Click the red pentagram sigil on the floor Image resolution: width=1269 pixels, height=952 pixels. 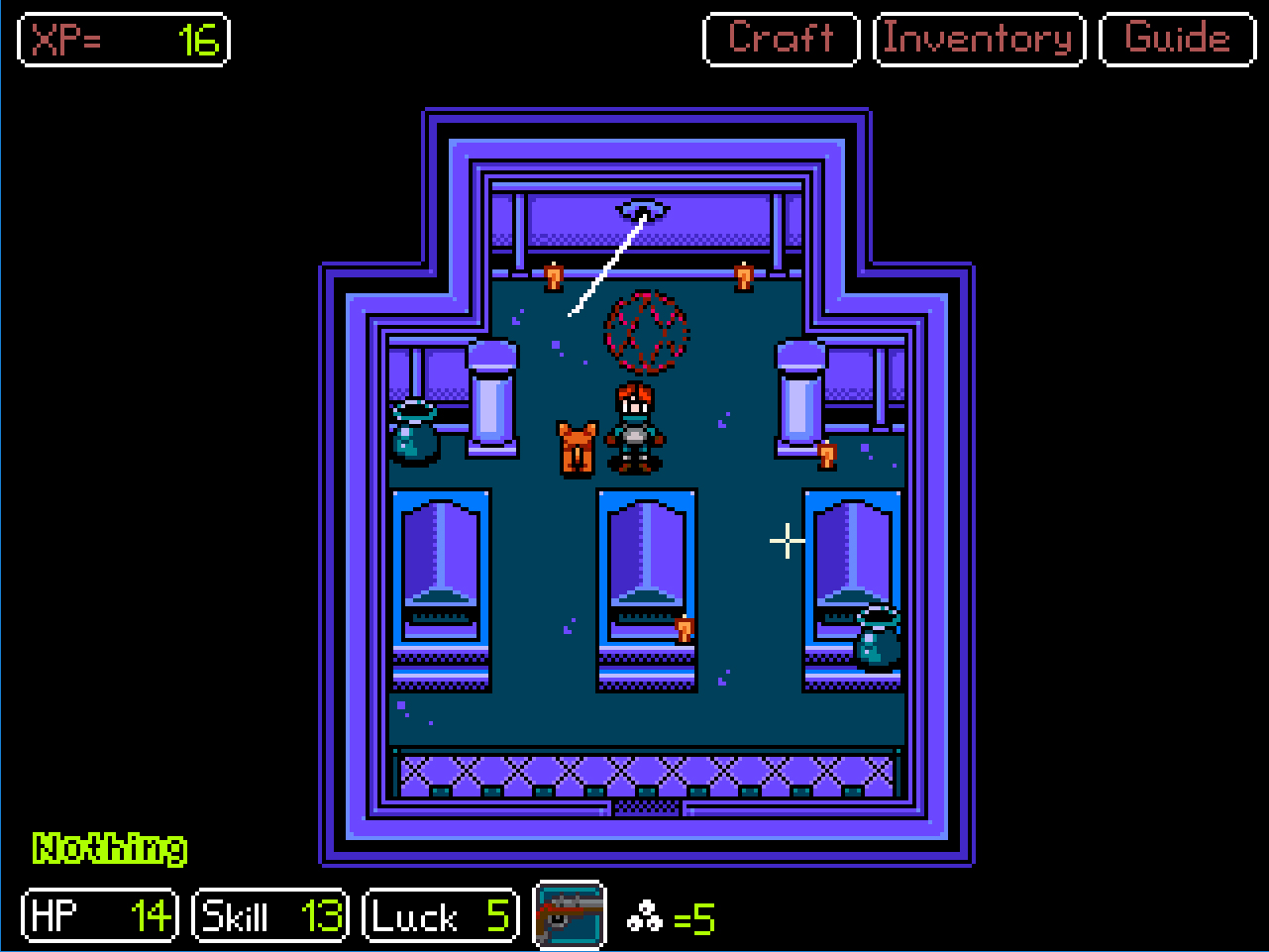coord(647,332)
